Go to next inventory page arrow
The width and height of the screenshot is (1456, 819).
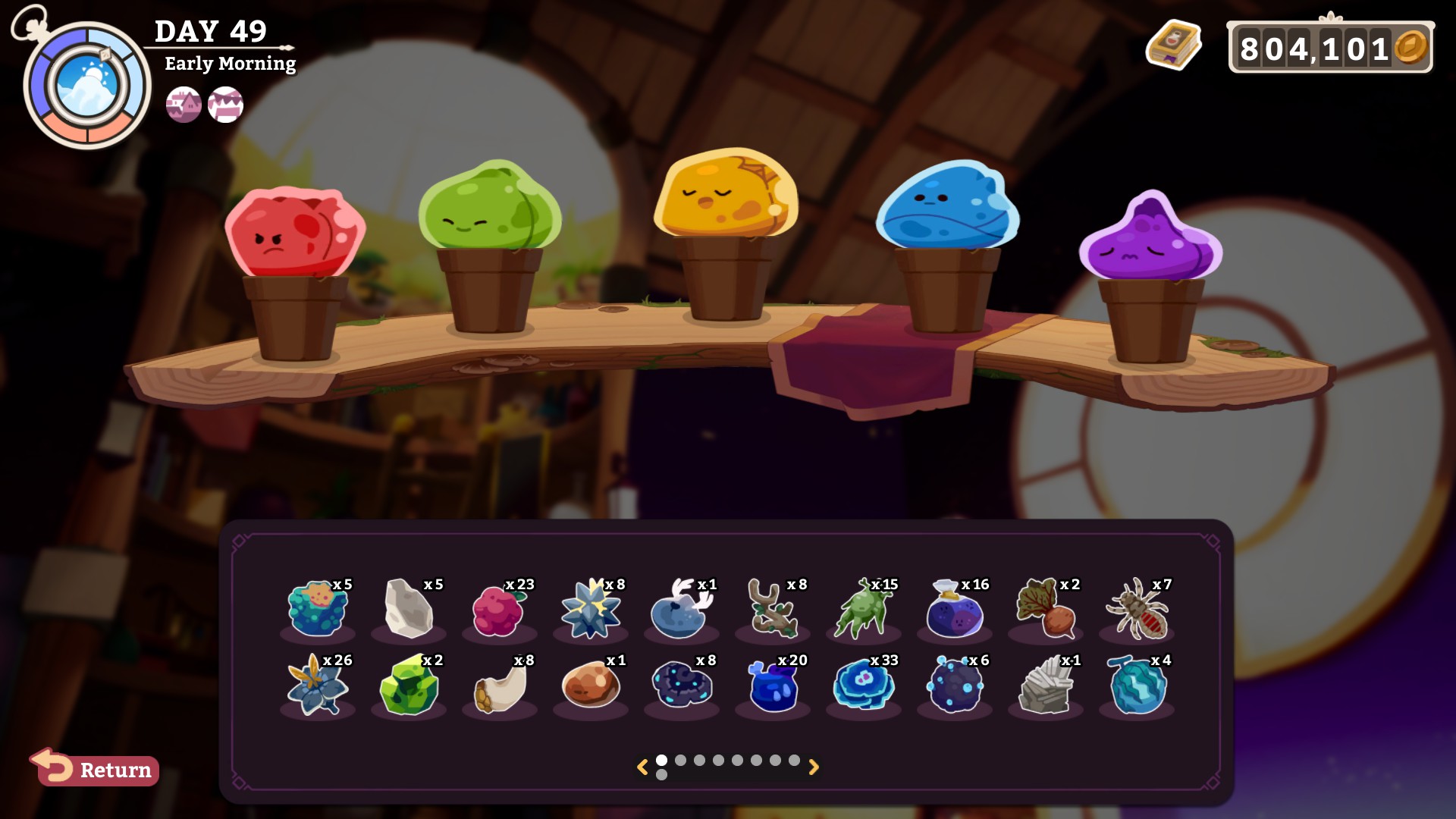[814, 767]
